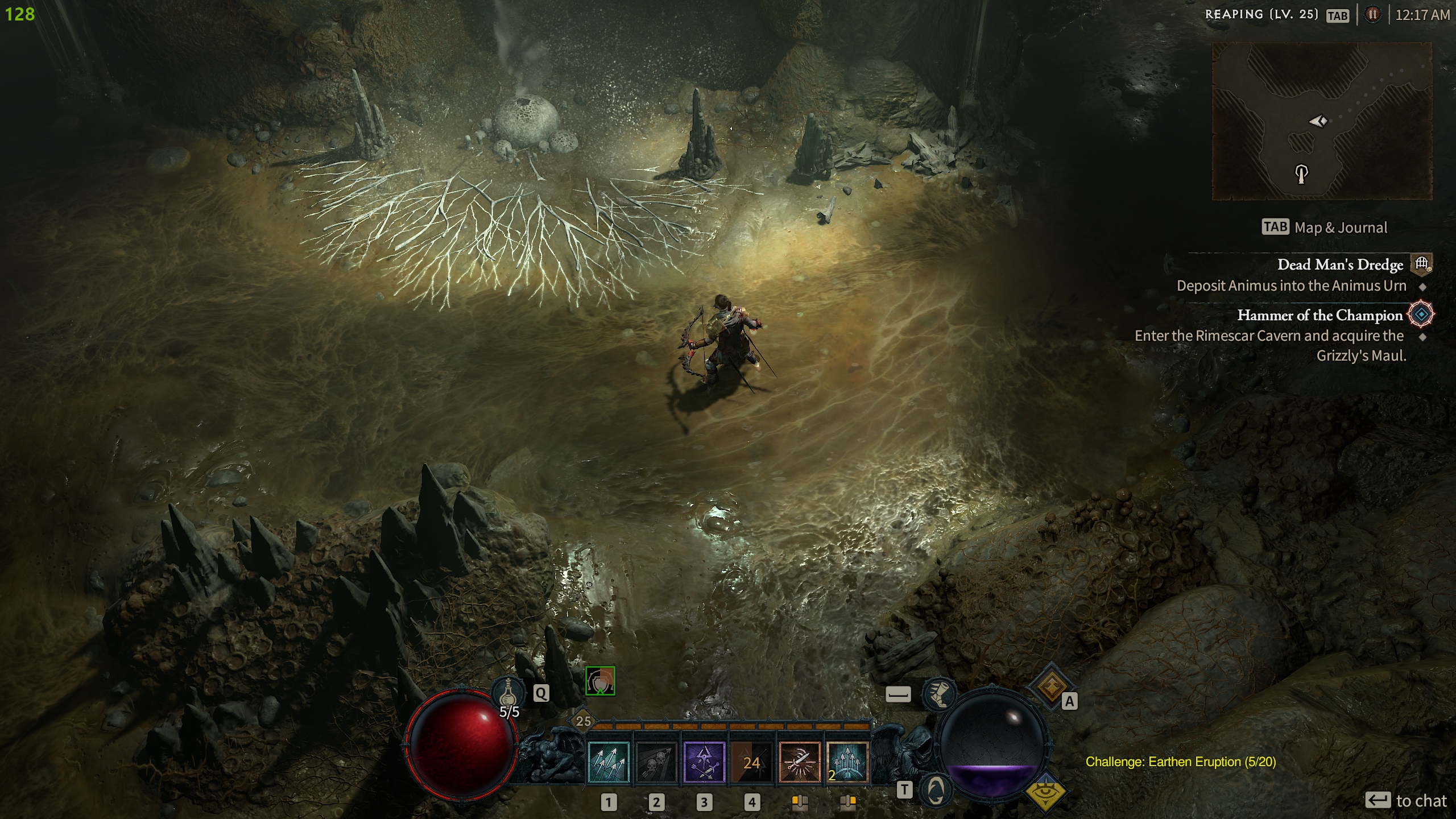Click the Hammer of the Champion quest marker
Image resolution: width=1456 pixels, height=819 pixels.
pos(1421,315)
